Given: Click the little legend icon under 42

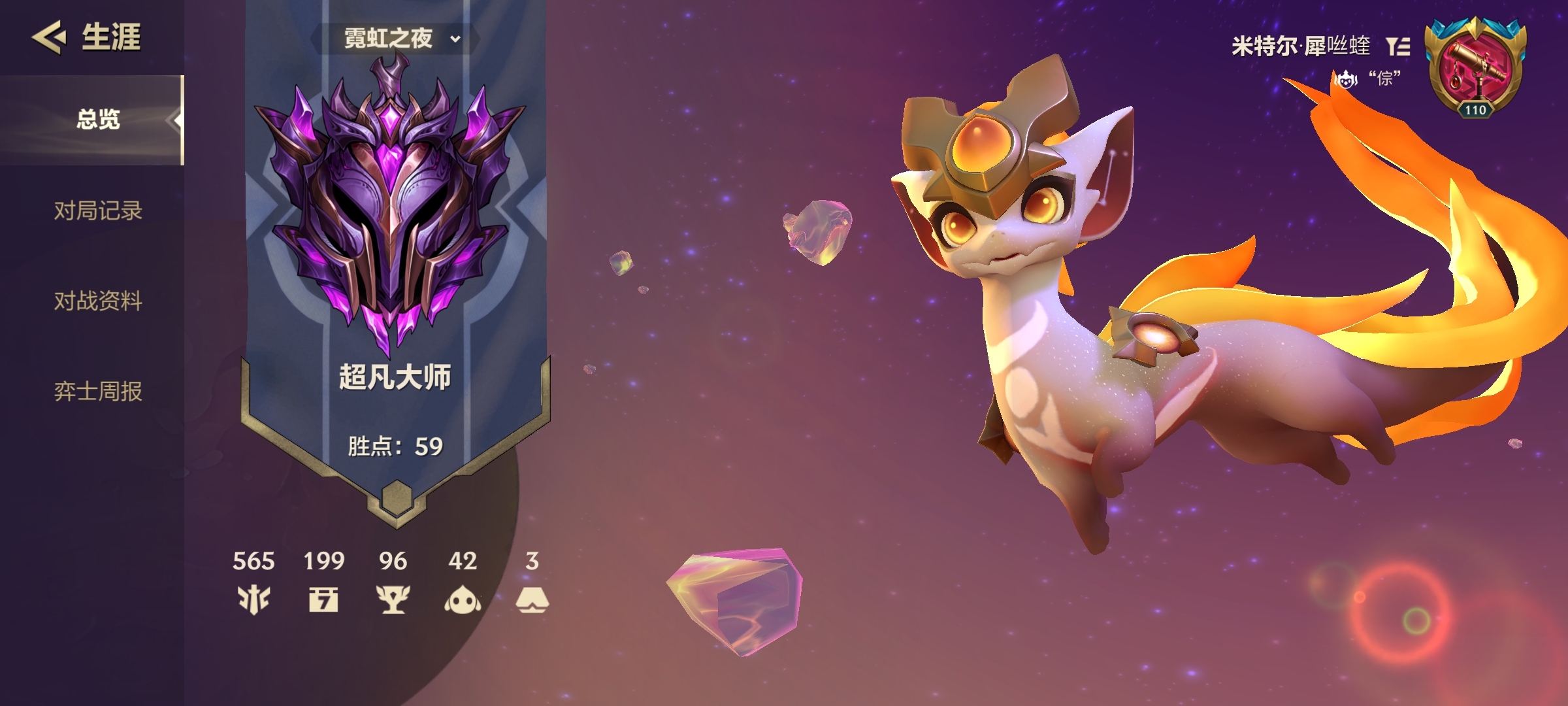Looking at the screenshot, I should 463,599.
